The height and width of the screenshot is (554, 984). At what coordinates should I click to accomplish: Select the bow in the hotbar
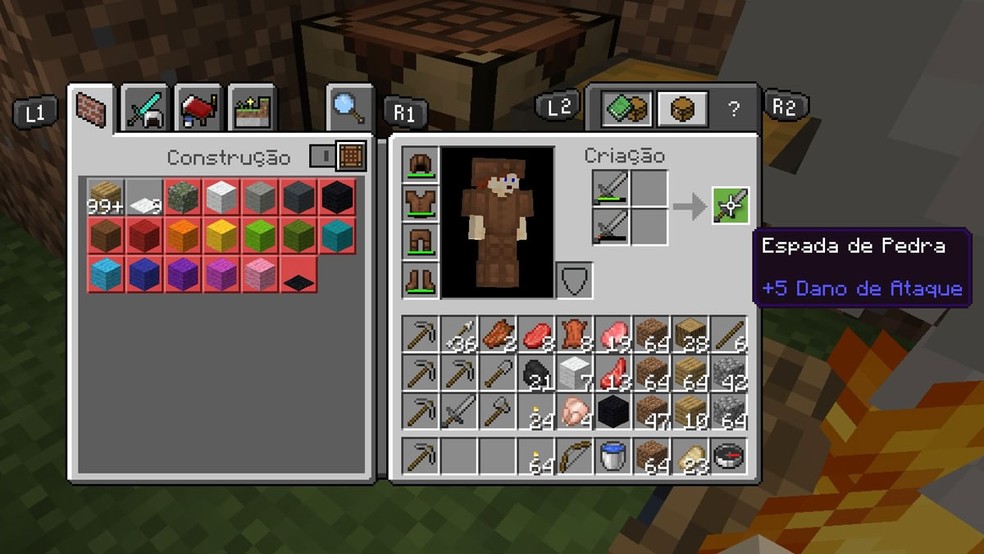coord(574,456)
